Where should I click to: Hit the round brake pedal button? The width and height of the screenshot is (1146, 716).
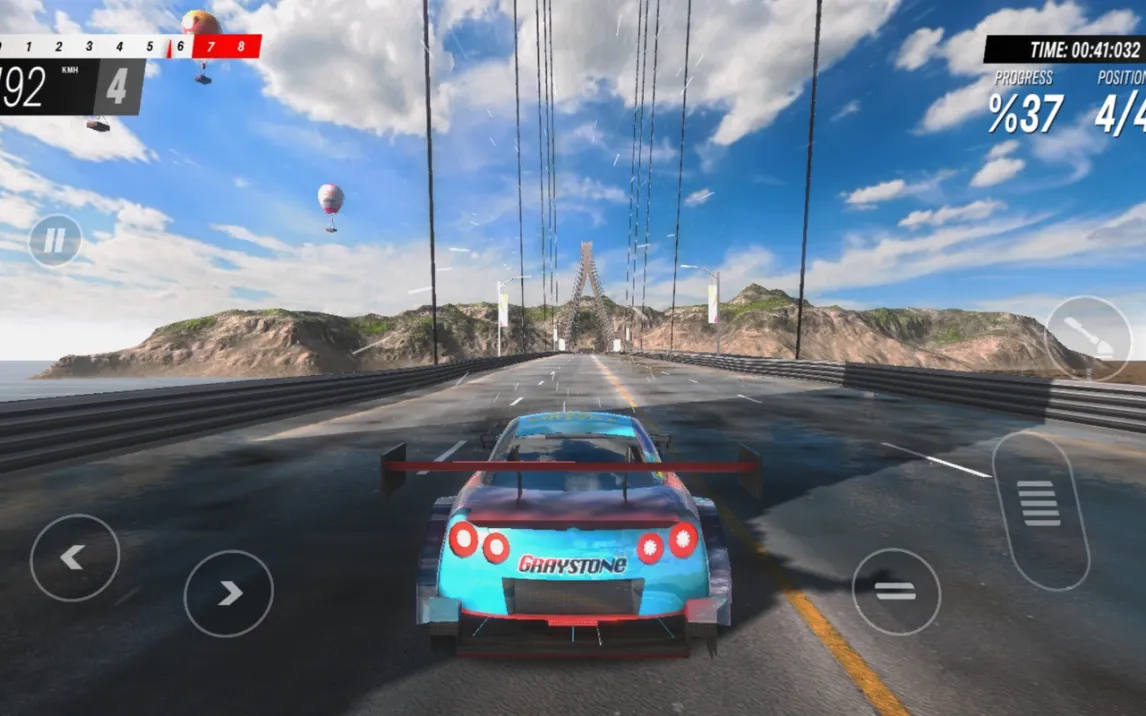point(896,591)
